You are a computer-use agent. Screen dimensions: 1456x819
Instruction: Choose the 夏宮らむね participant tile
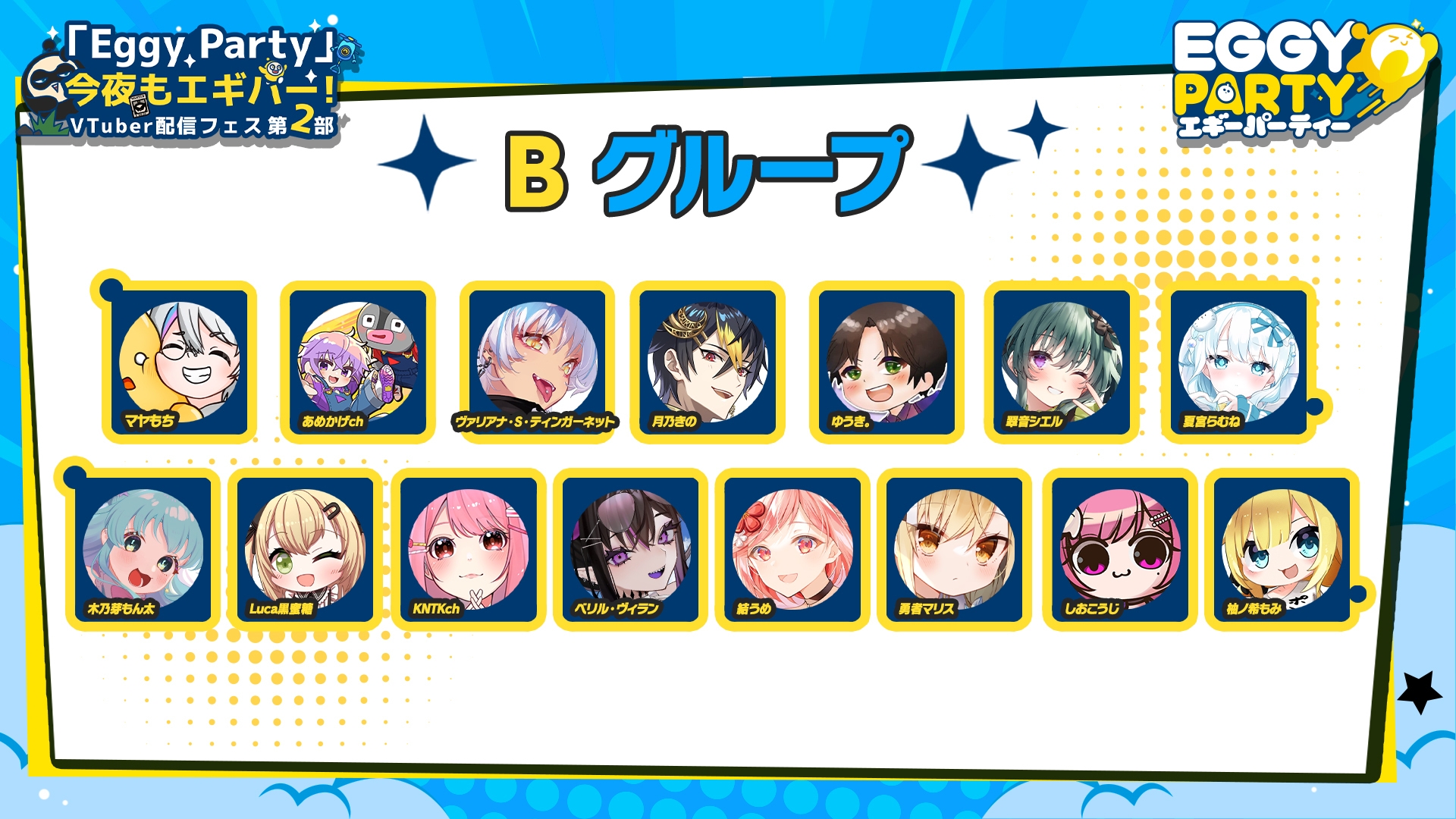pos(1238,362)
